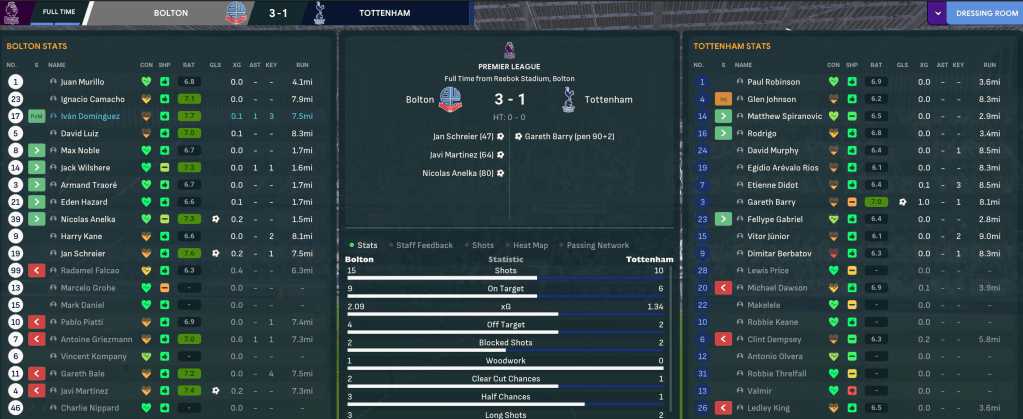Open Gareth Barry's Tottenham player row
The image size is (1023, 419).
tap(769, 202)
